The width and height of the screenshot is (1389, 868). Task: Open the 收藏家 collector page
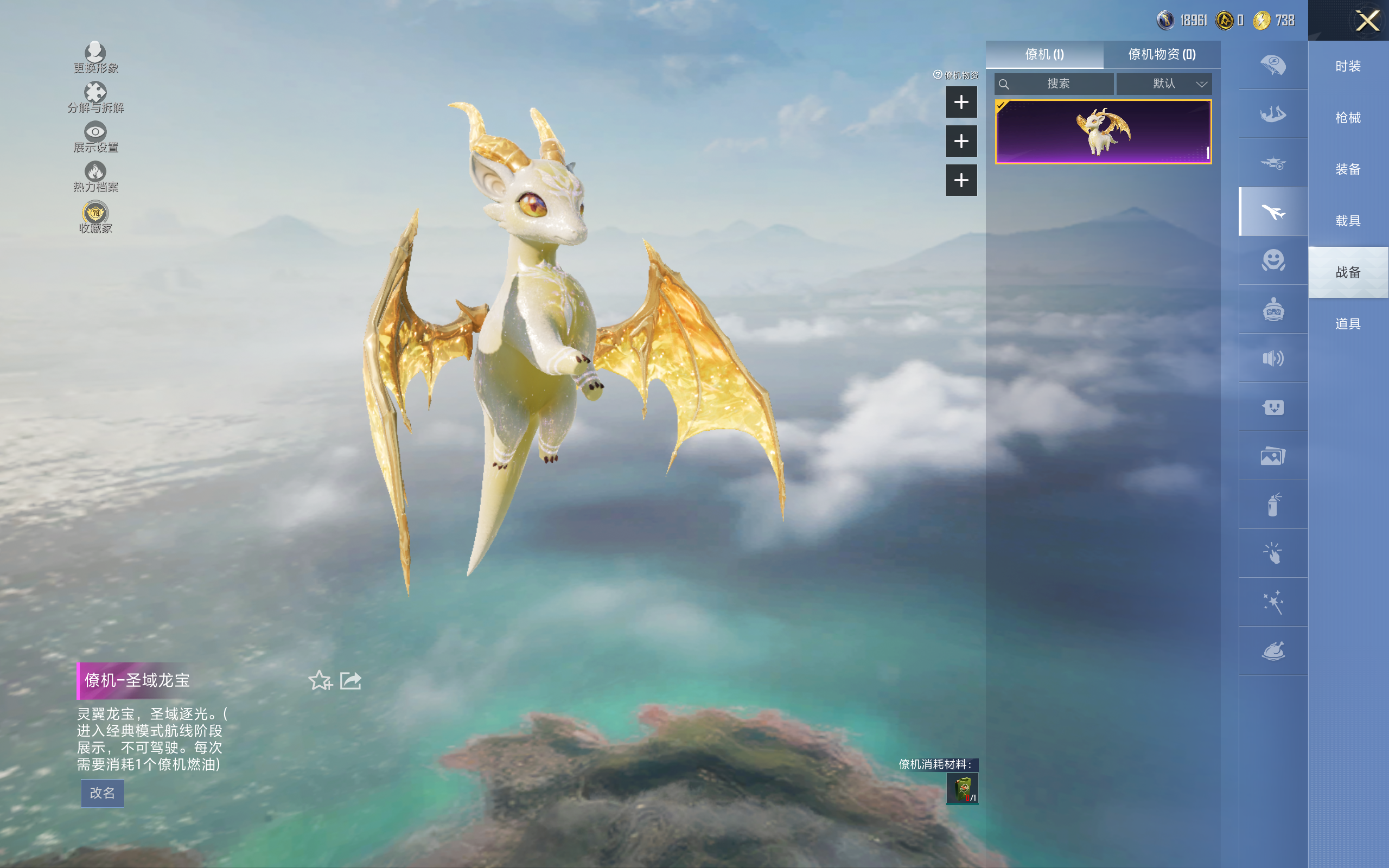95,217
